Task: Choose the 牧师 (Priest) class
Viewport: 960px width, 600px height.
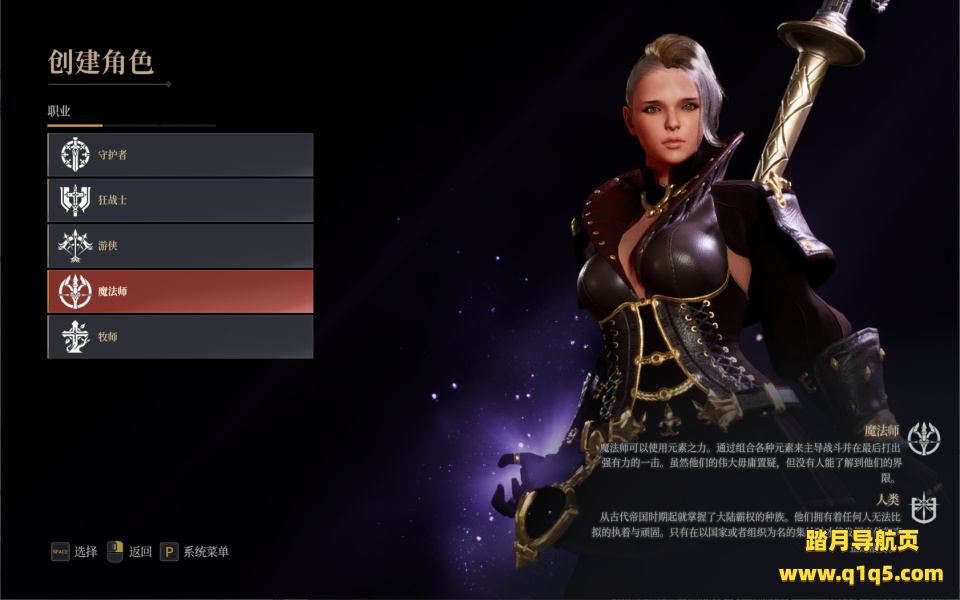Action: 180,337
